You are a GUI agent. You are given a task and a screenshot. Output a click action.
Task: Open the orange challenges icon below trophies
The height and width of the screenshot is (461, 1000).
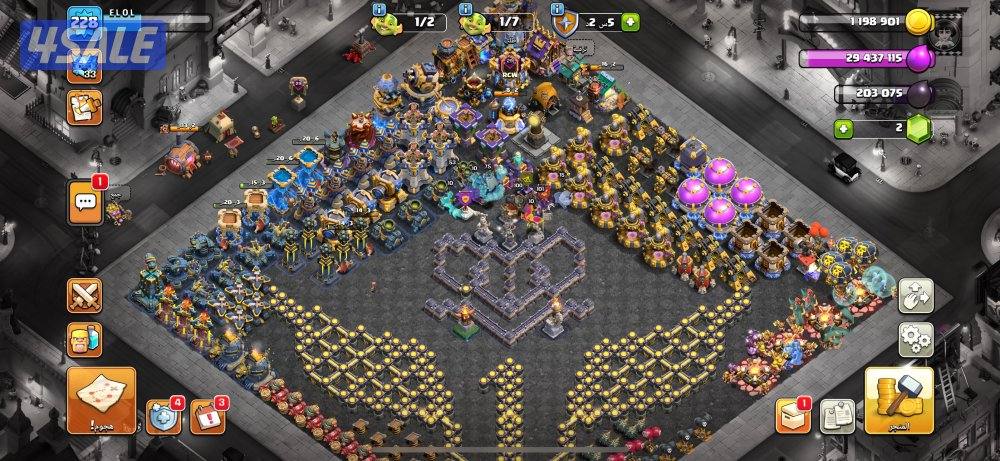pyautogui.click(x=84, y=106)
